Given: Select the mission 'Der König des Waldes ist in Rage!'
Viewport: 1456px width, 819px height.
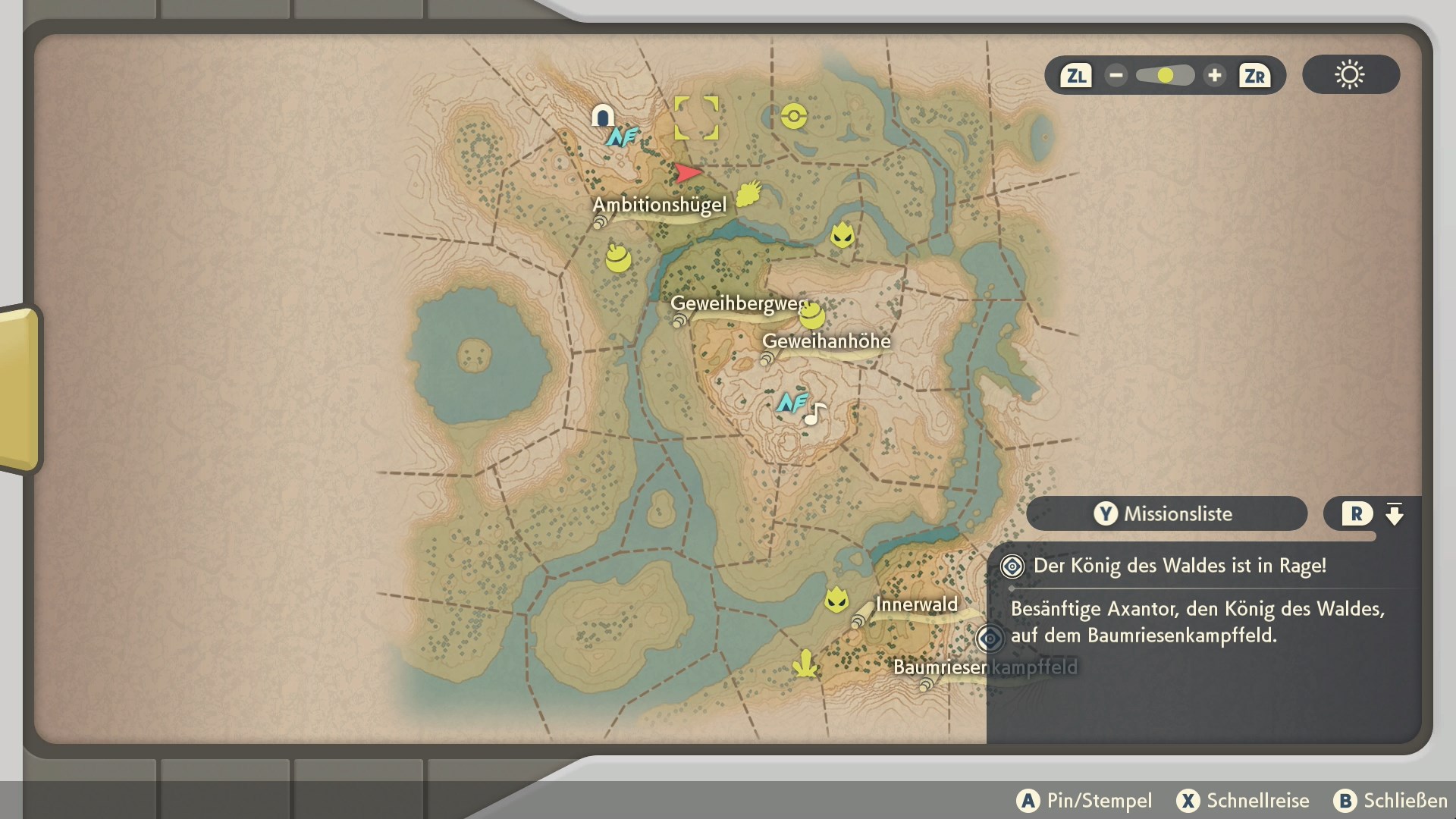Looking at the screenshot, I should point(1179,566).
